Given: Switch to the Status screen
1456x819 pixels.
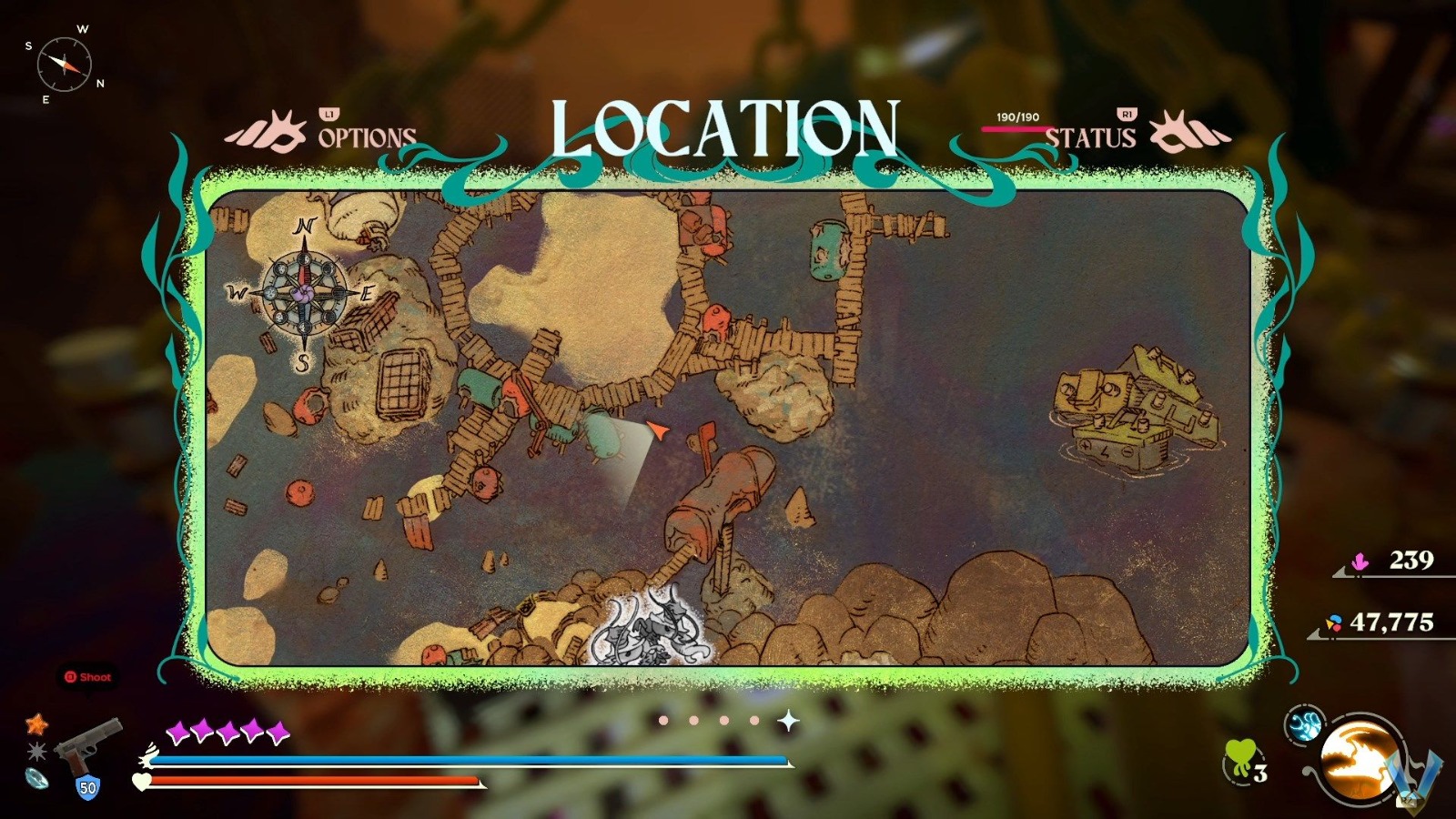Looking at the screenshot, I should [x=1091, y=138].
